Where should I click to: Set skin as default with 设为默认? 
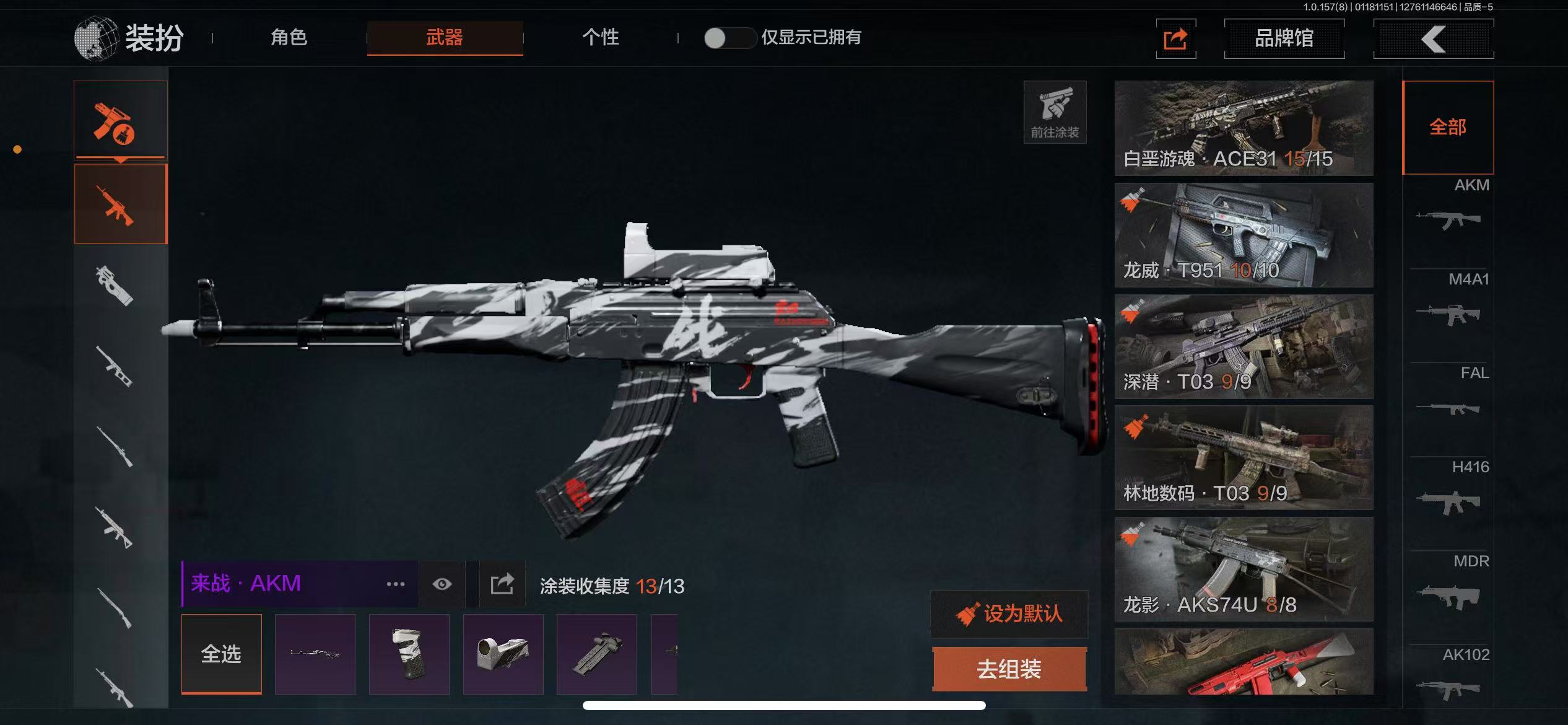click(1009, 614)
